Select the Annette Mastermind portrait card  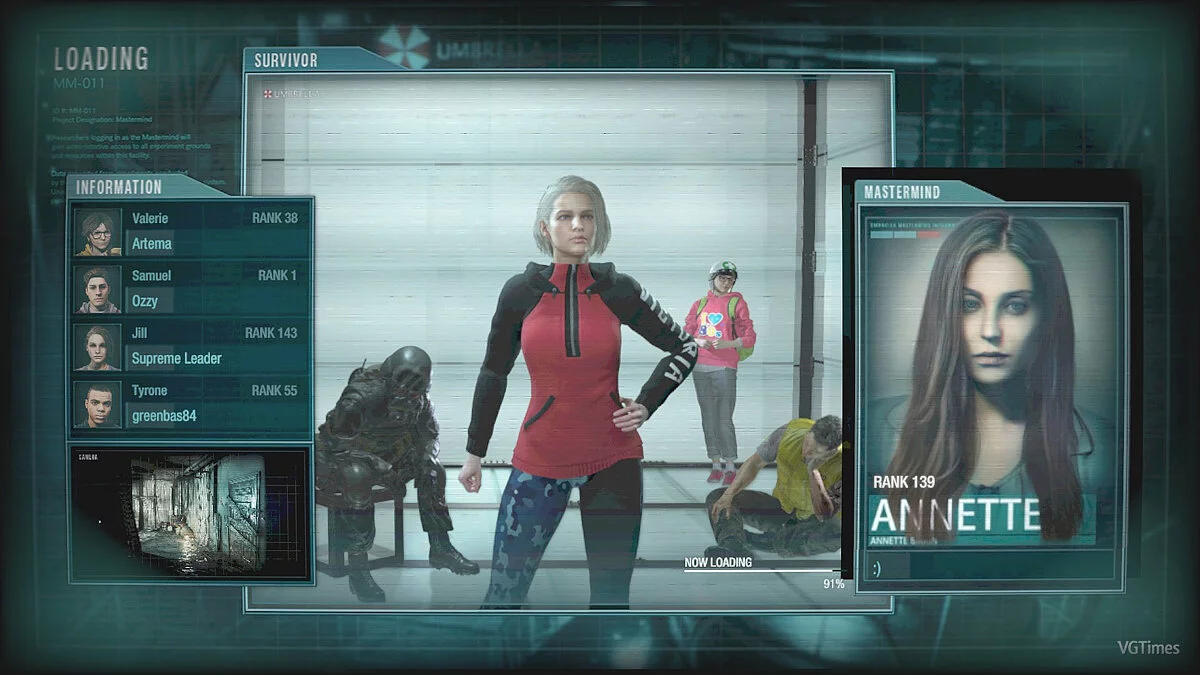tap(990, 378)
